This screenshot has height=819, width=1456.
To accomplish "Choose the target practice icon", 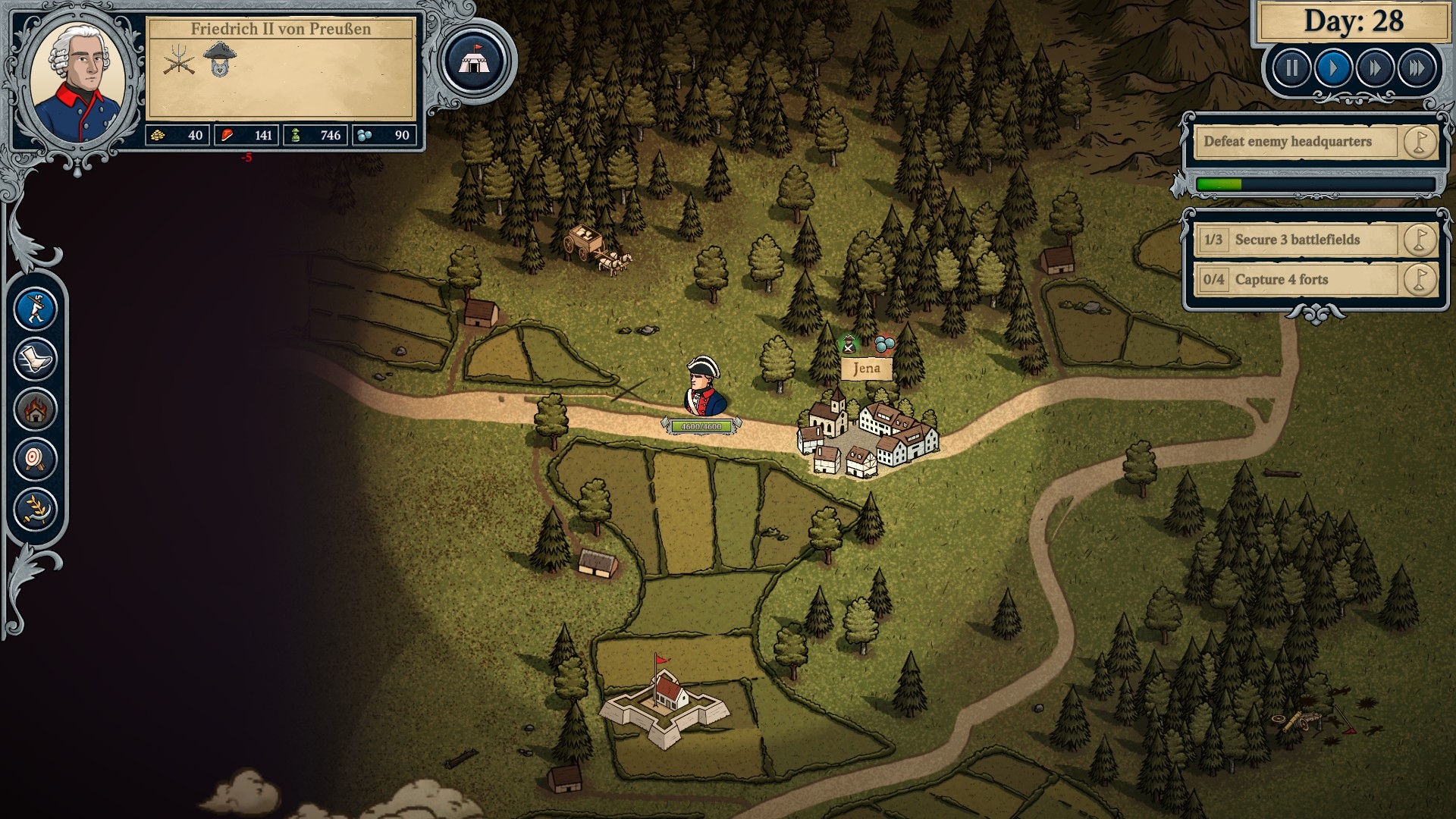I will pos(36,459).
